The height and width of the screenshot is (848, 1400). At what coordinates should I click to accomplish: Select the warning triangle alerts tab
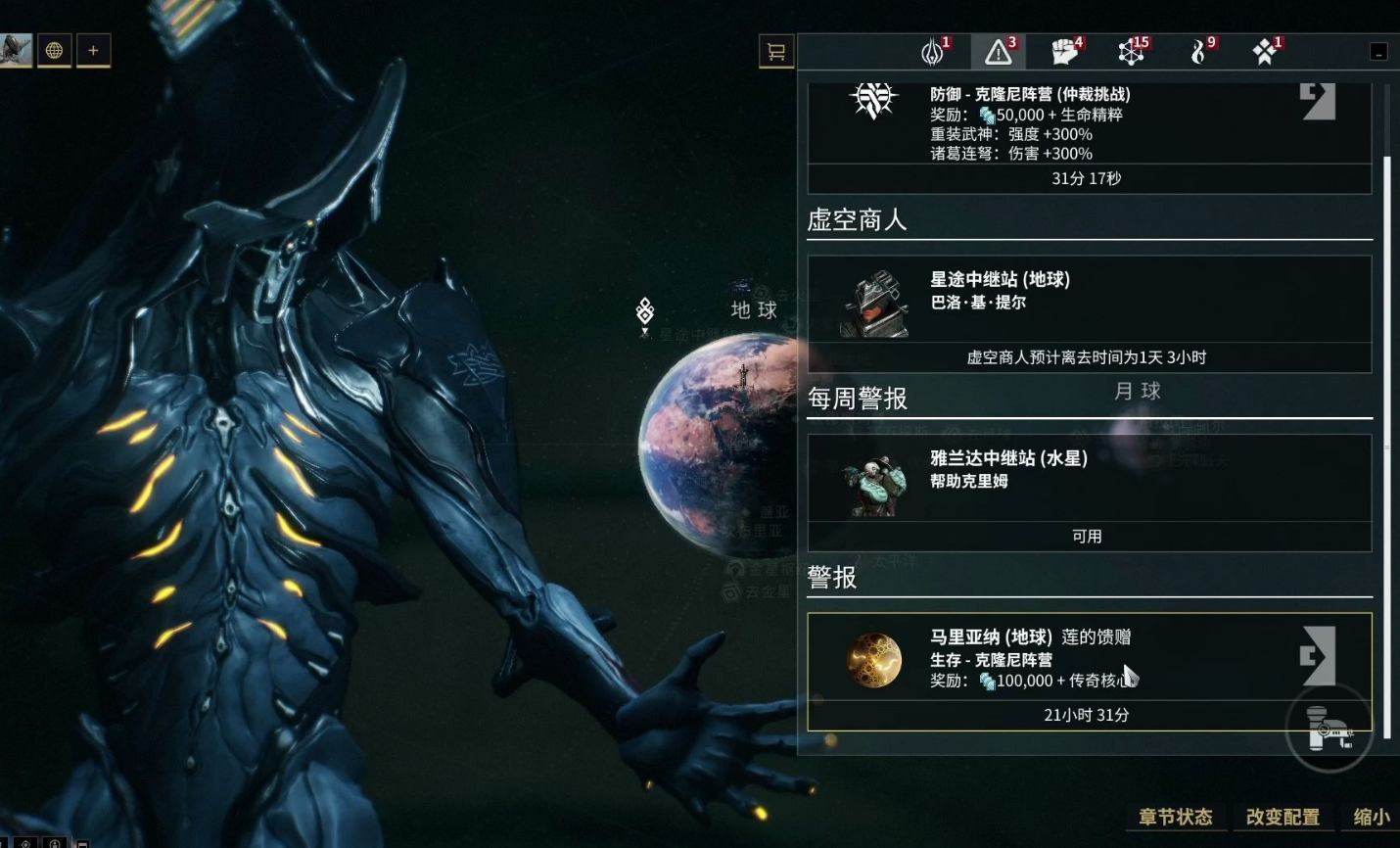pyautogui.click(x=999, y=51)
